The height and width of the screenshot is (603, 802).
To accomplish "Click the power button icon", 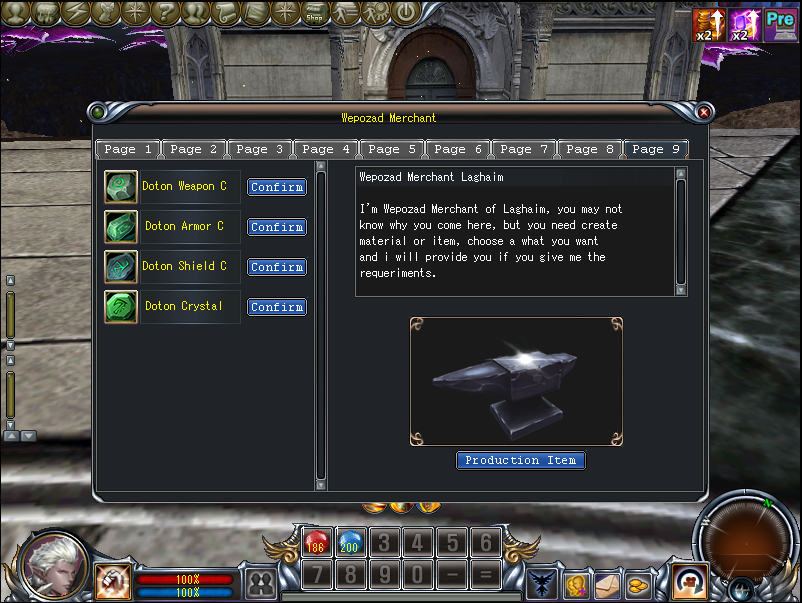I will pyautogui.click(x=404, y=13).
